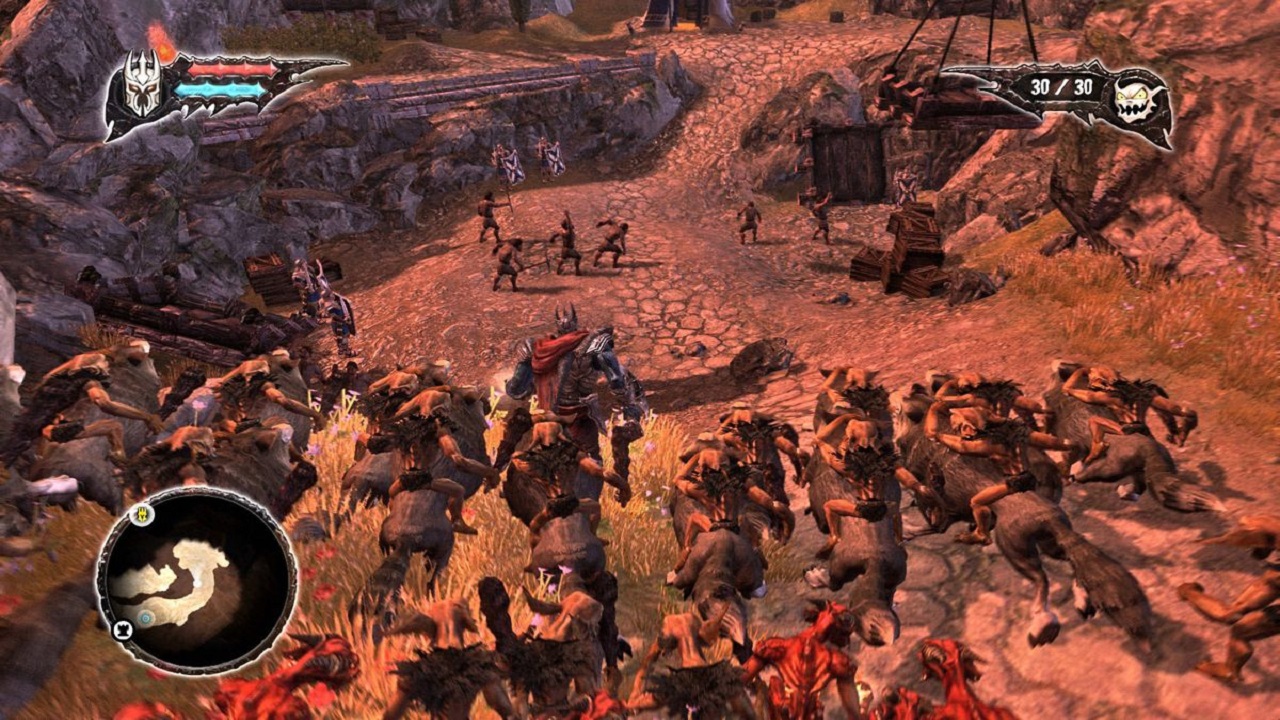
Task: Click the player position marker on the minimap
Action: tap(198, 581)
